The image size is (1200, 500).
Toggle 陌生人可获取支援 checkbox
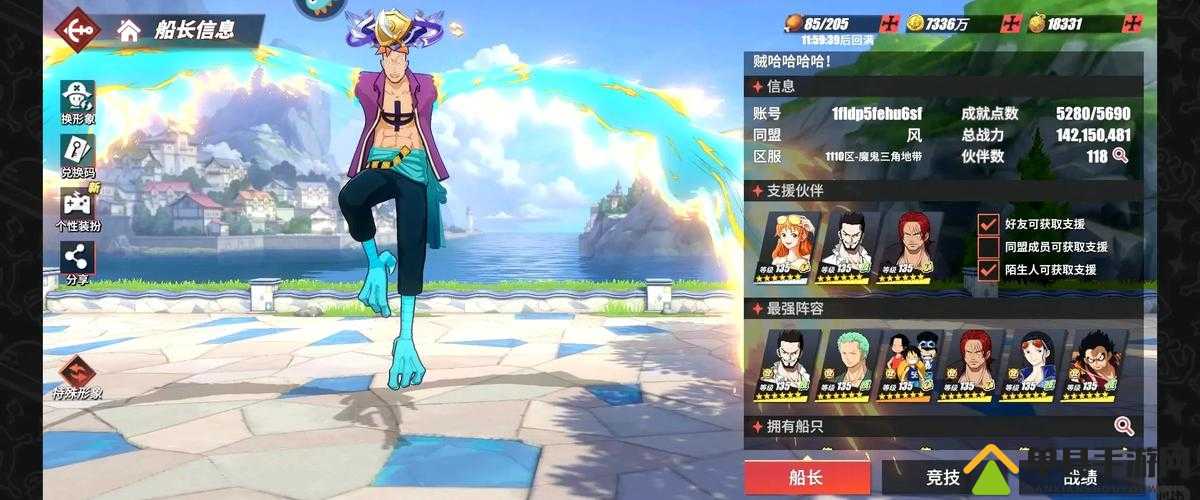988,269
